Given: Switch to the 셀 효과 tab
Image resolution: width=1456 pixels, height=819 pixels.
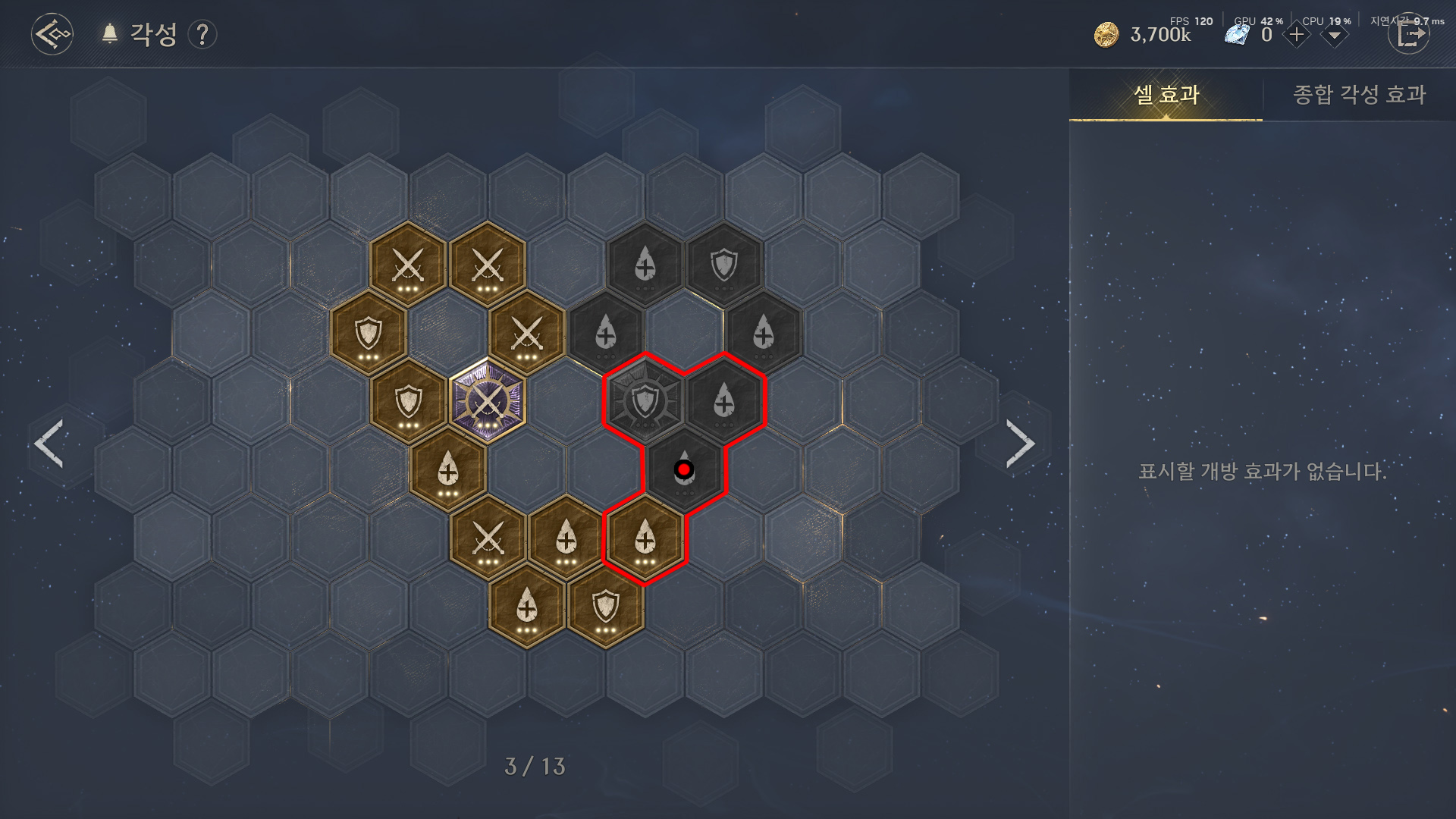Looking at the screenshot, I should coord(1166,95).
